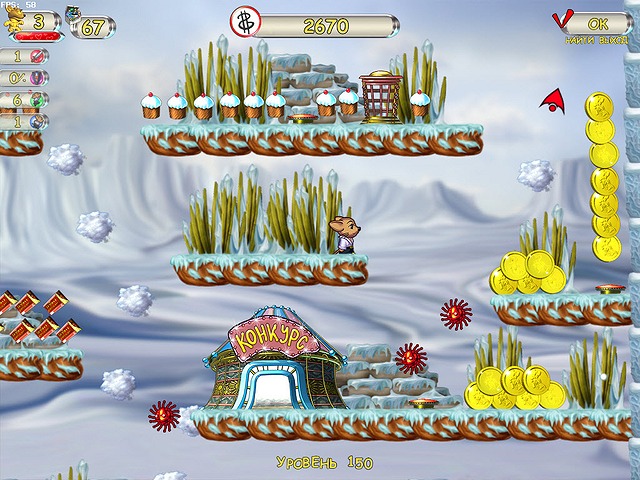This screenshot has height=480, width=640.
Task: Activate the blue item icon showing count 1
Action: (38, 122)
